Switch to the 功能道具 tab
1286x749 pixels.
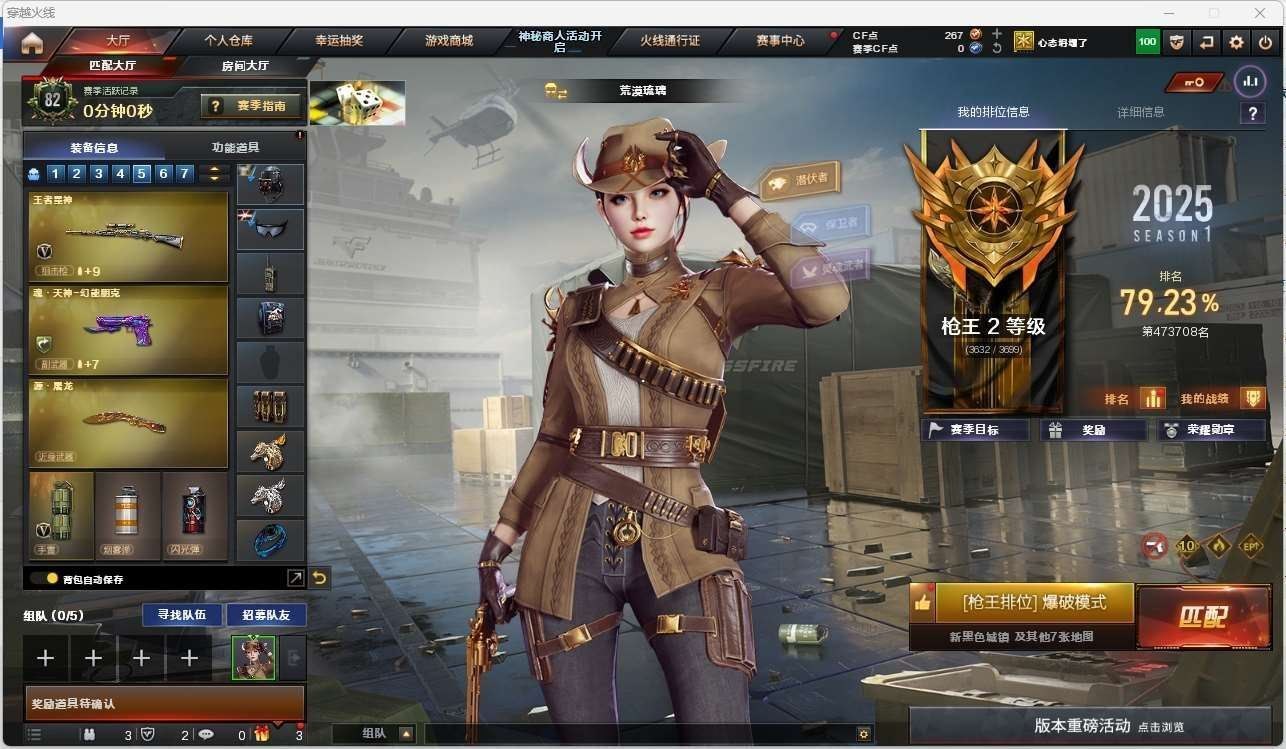[x=236, y=147]
